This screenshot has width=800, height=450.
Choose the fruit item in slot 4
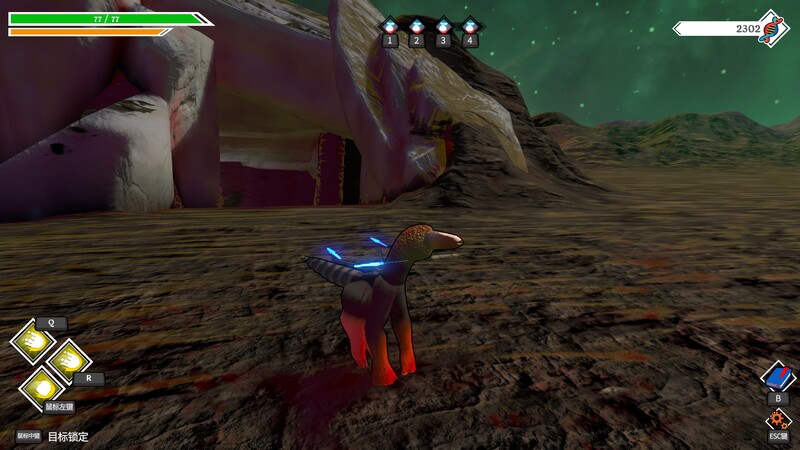pos(470,26)
